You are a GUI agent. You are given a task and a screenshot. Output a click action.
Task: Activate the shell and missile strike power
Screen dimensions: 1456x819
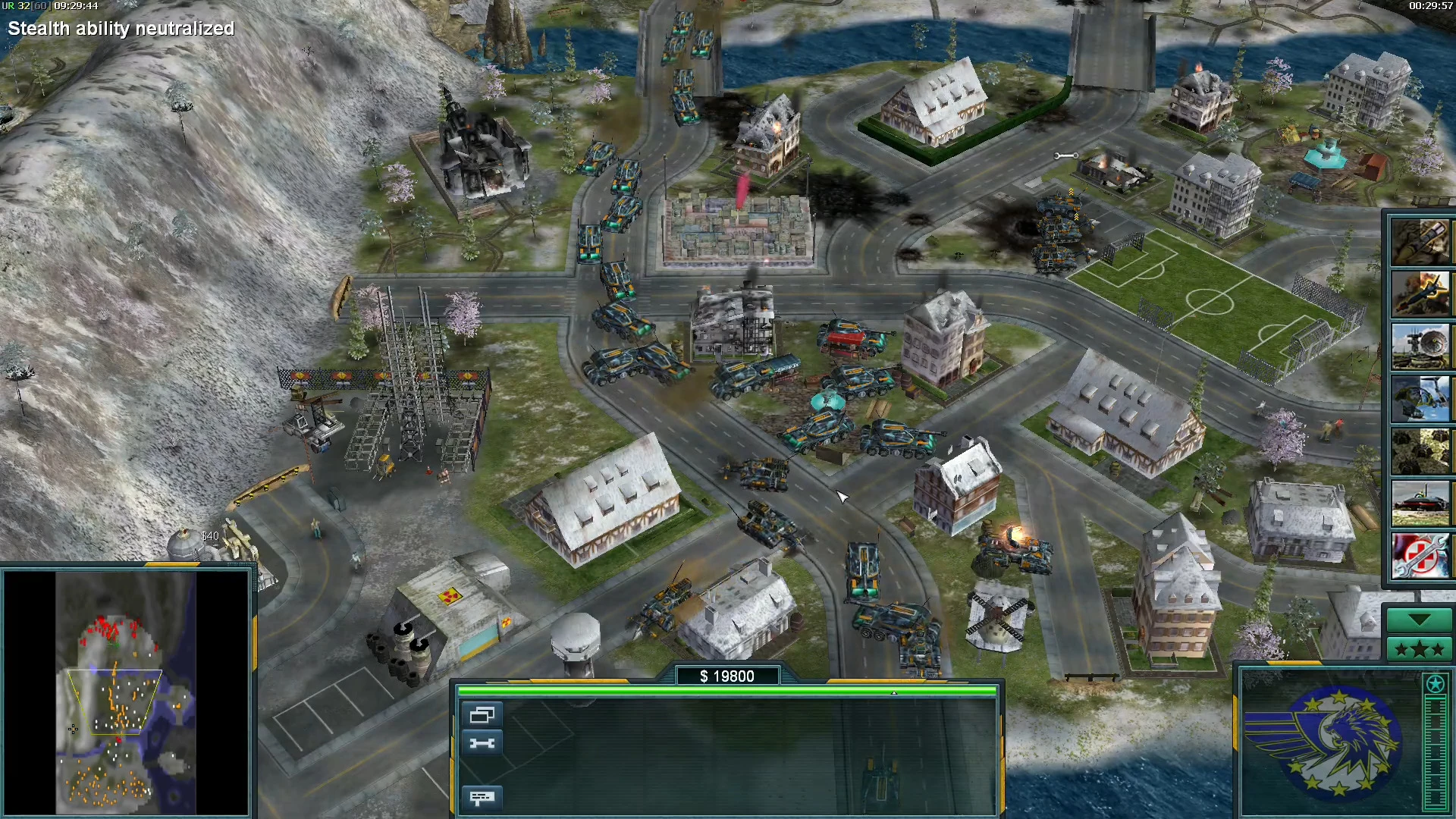(1420, 242)
